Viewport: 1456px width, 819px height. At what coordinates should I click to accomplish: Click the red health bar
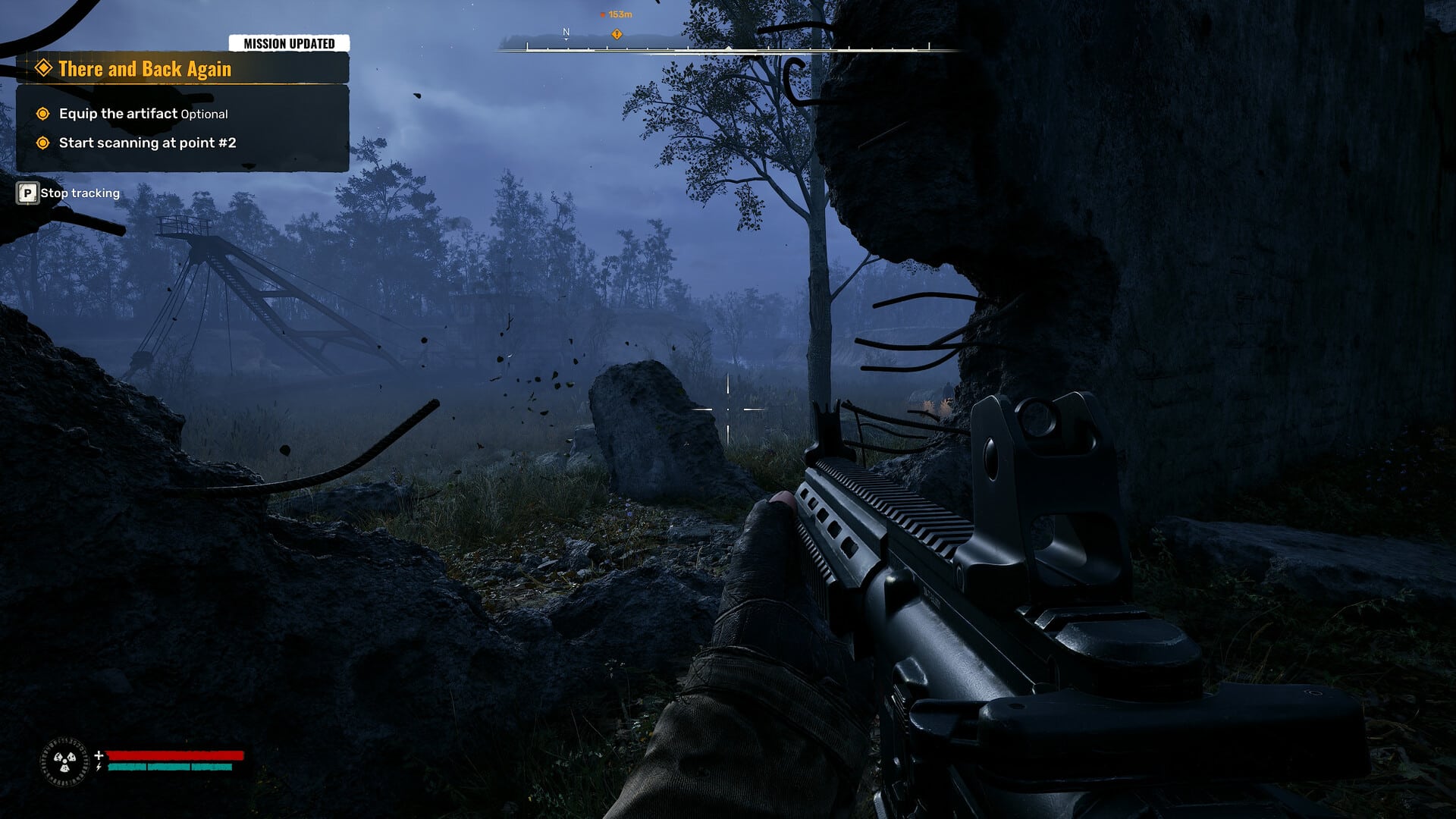(174, 755)
